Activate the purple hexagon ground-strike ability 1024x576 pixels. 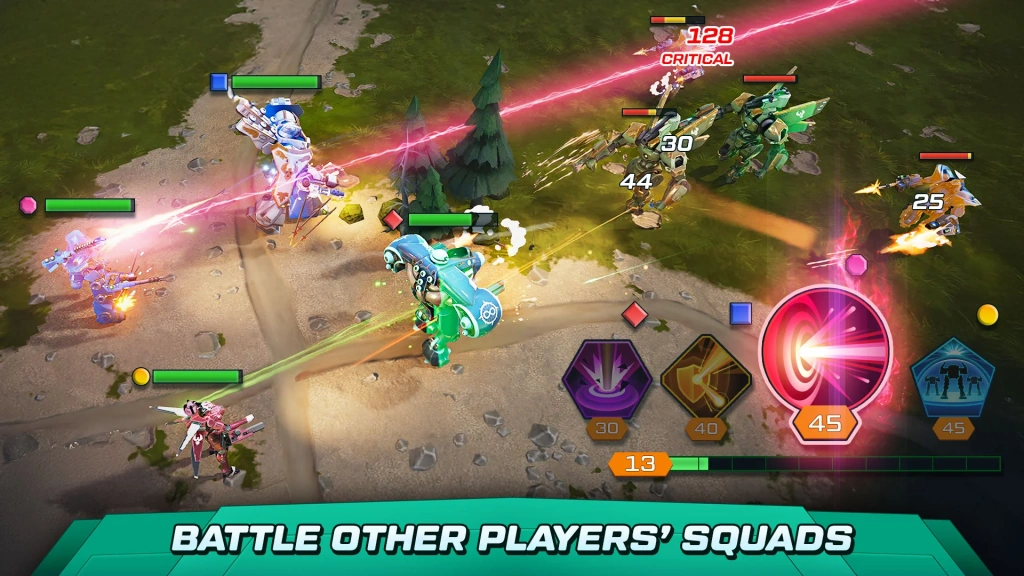pos(606,379)
